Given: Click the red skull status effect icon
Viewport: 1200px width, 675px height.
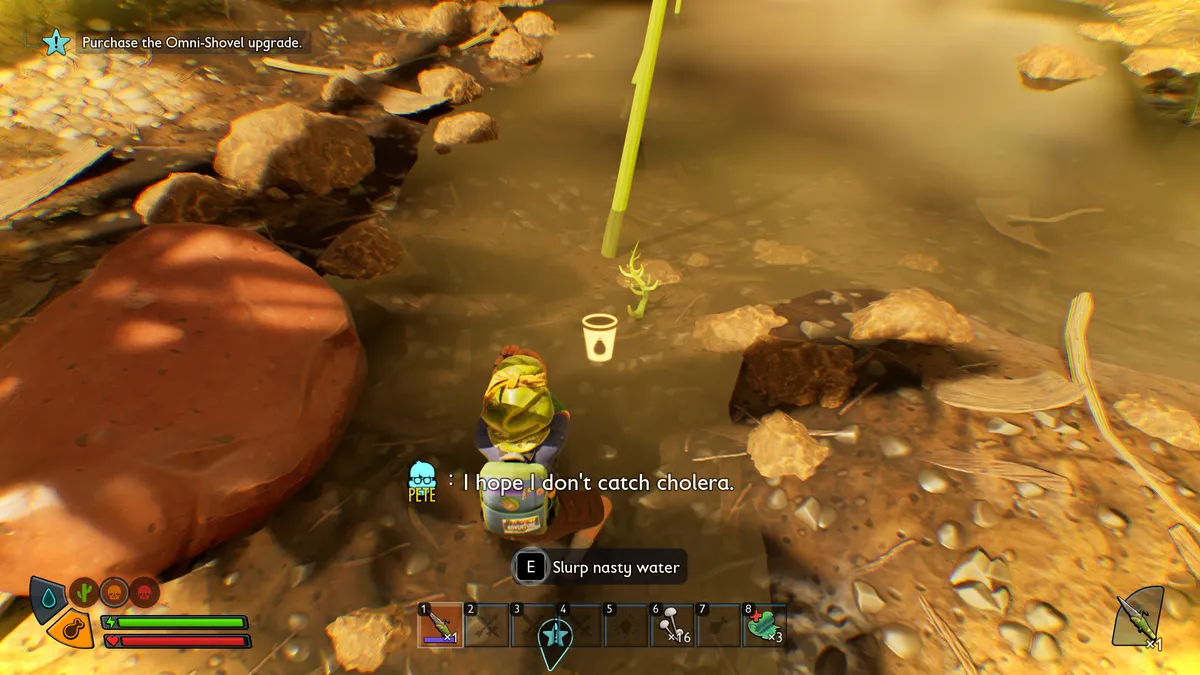Looking at the screenshot, I should tap(145, 592).
